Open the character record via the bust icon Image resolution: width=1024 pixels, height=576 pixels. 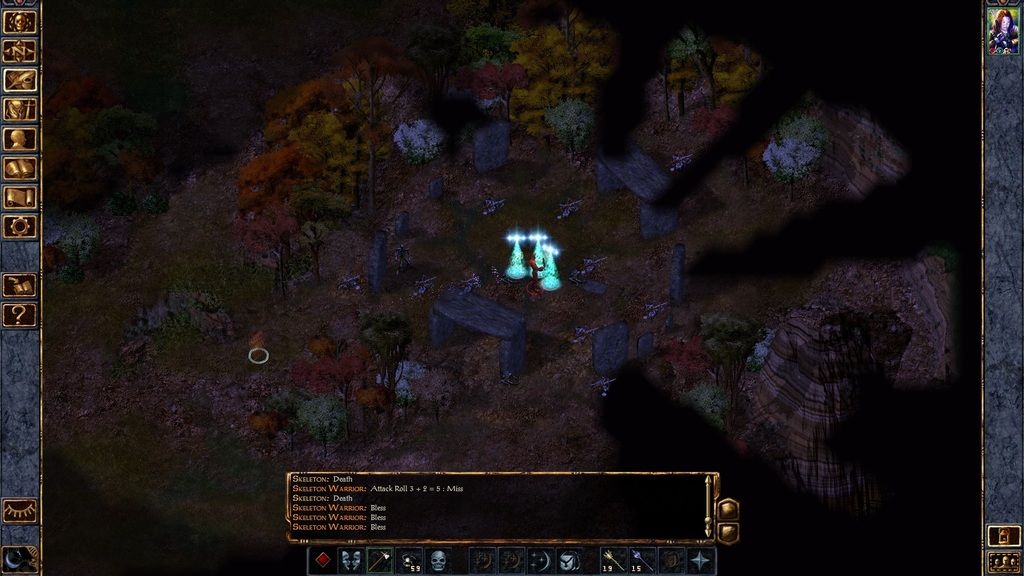pyautogui.click(x=20, y=139)
